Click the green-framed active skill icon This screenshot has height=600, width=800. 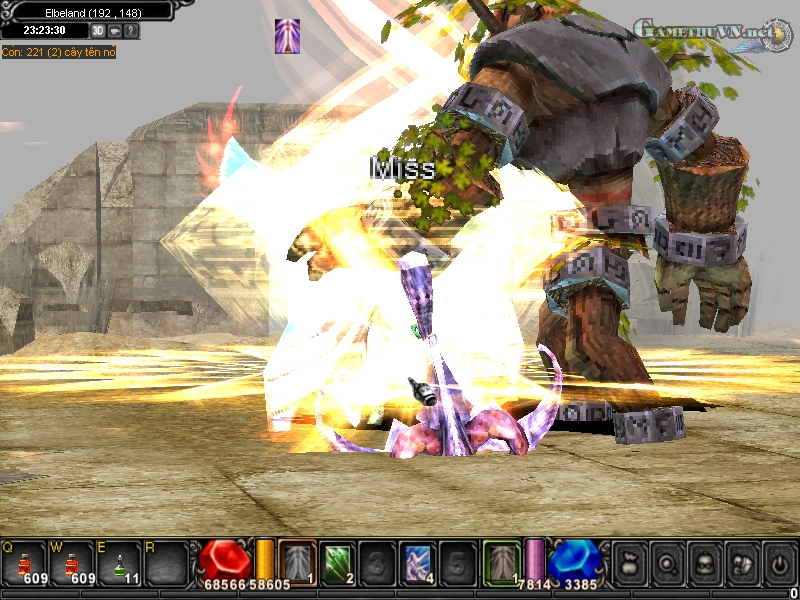502,562
